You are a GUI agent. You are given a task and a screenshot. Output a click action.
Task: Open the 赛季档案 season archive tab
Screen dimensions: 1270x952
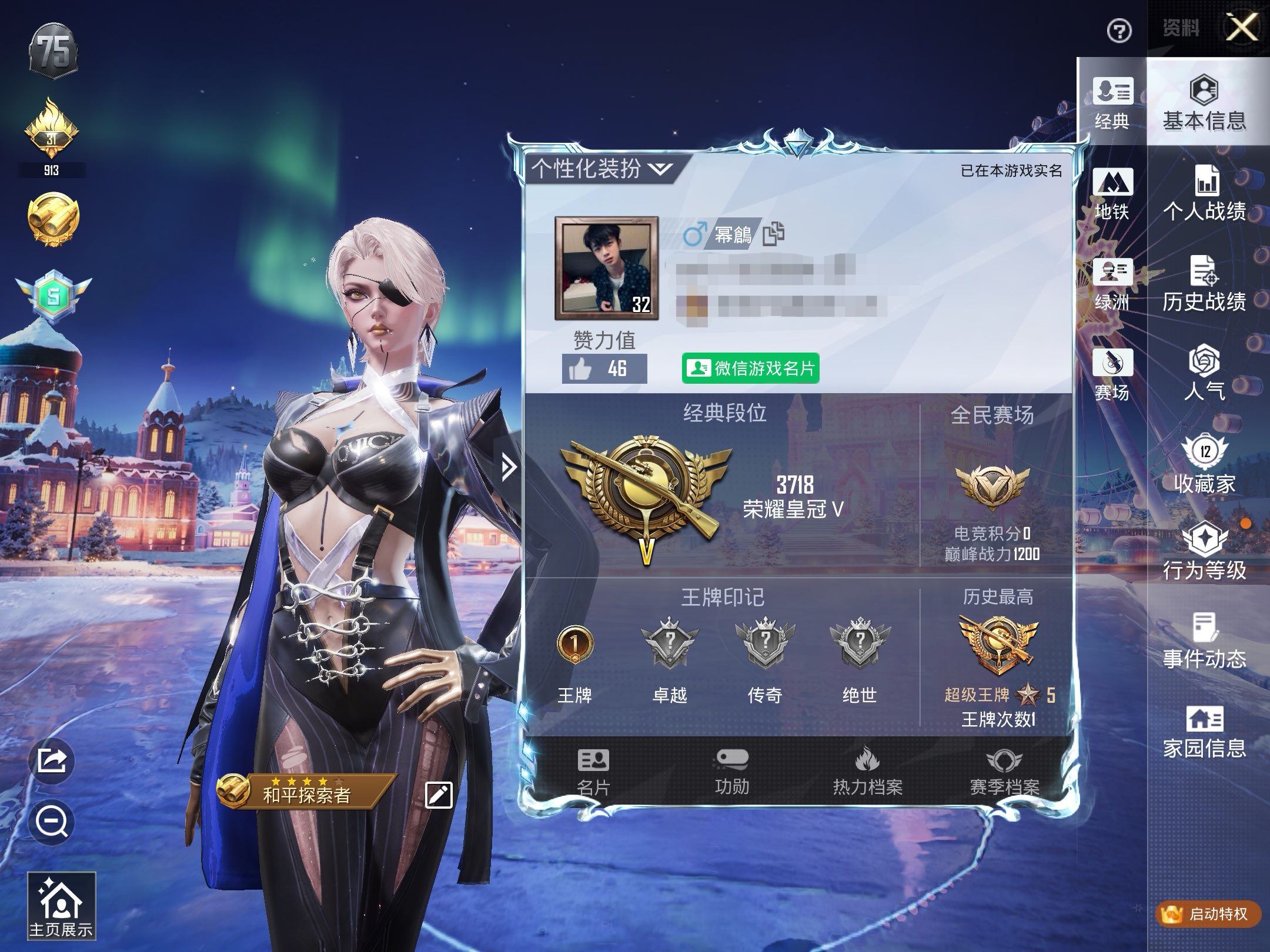pyautogui.click(x=1004, y=772)
